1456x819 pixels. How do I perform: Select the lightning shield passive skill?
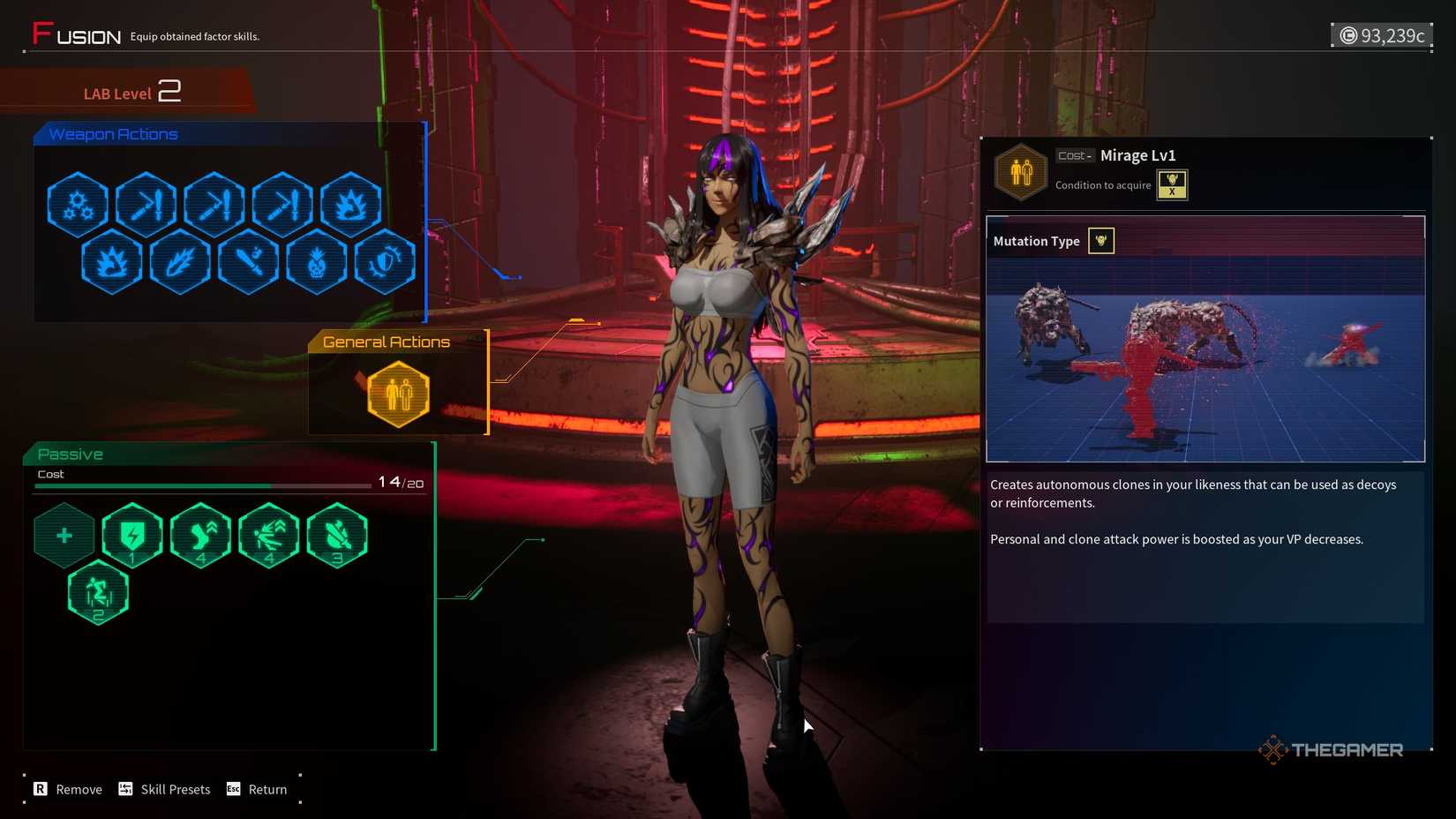coord(131,534)
